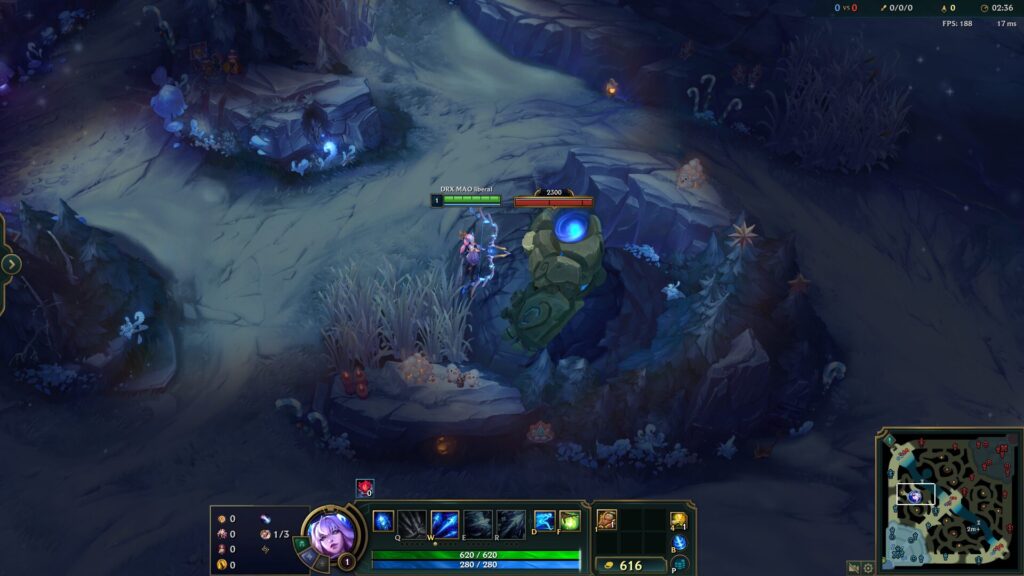
Task: Expand the side panel with the arrow button
Action: click(x=11, y=264)
